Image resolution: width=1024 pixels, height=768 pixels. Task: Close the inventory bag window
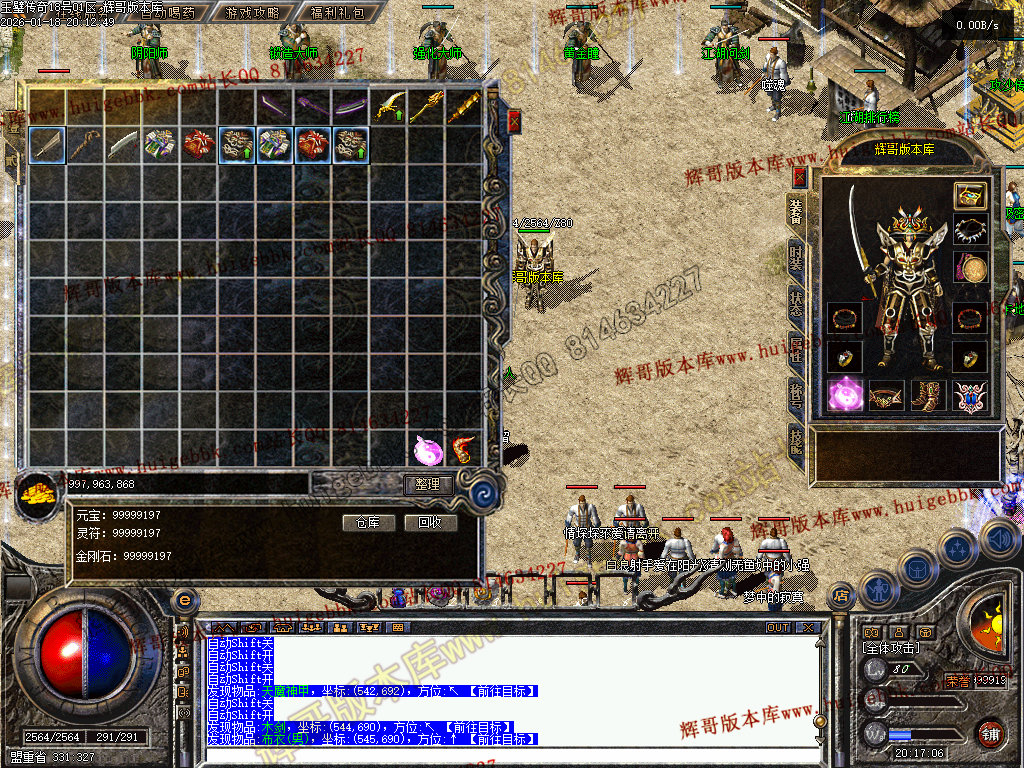(514, 121)
